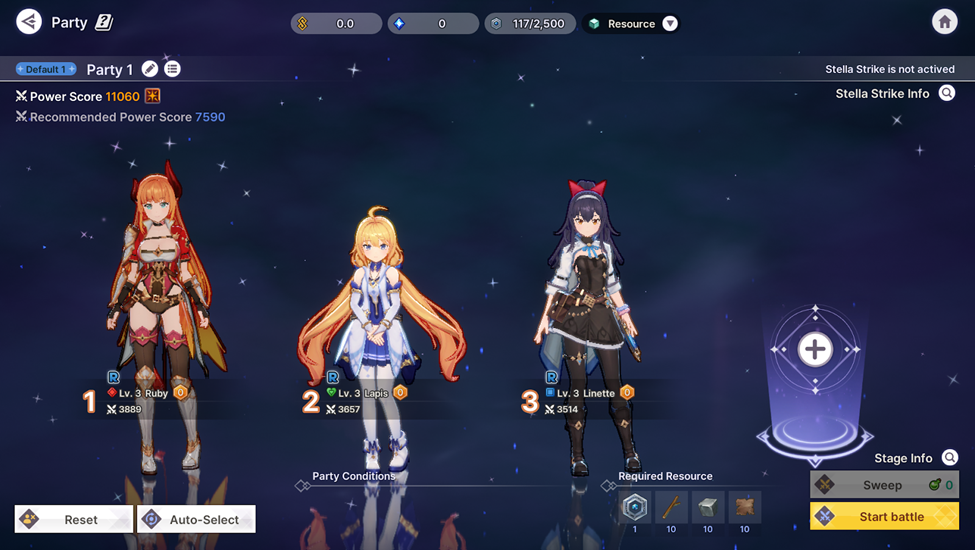View Stage Info details
975x550 pixels.
[950, 458]
